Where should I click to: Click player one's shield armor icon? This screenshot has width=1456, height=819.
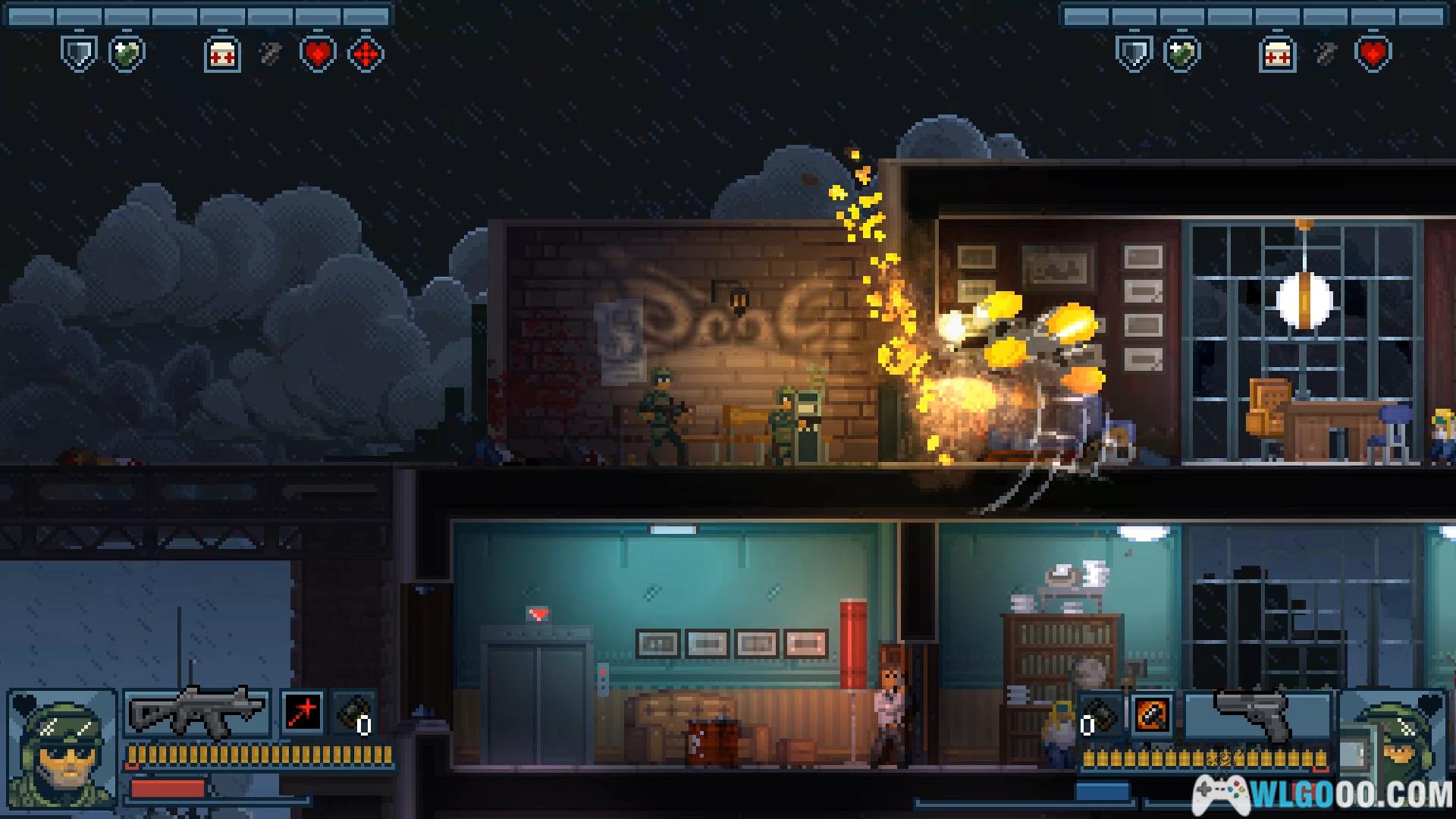[79, 54]
